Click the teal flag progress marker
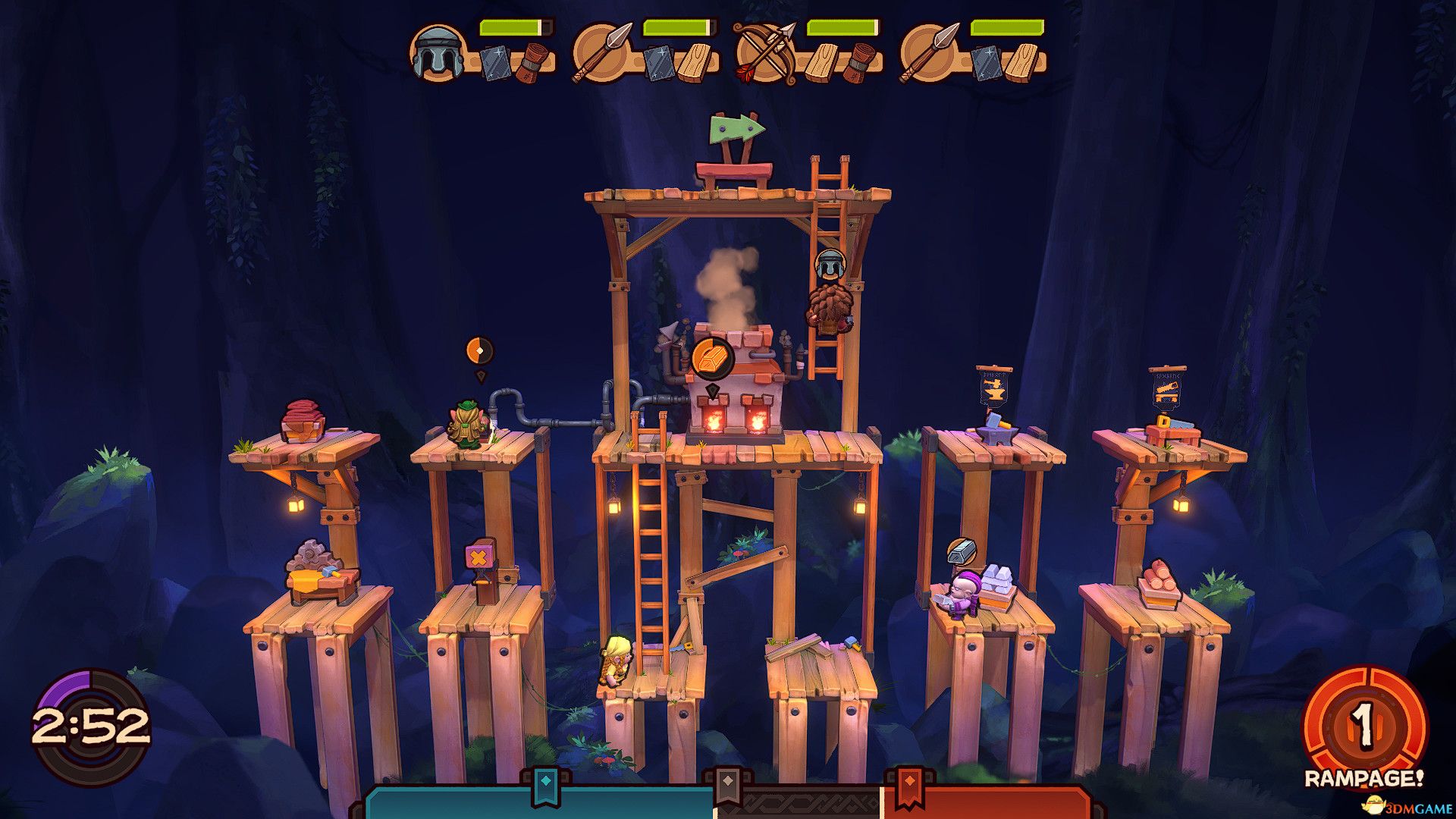 (544, 786)
